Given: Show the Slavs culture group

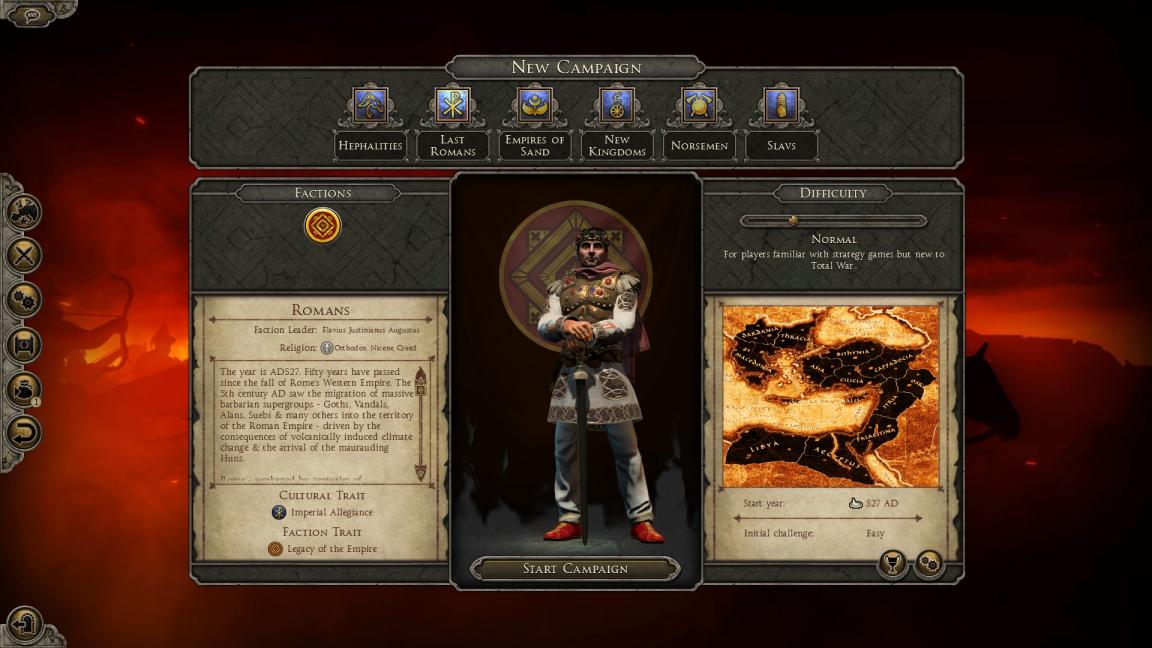Looking at the screenshot, I should click(781, 106).
